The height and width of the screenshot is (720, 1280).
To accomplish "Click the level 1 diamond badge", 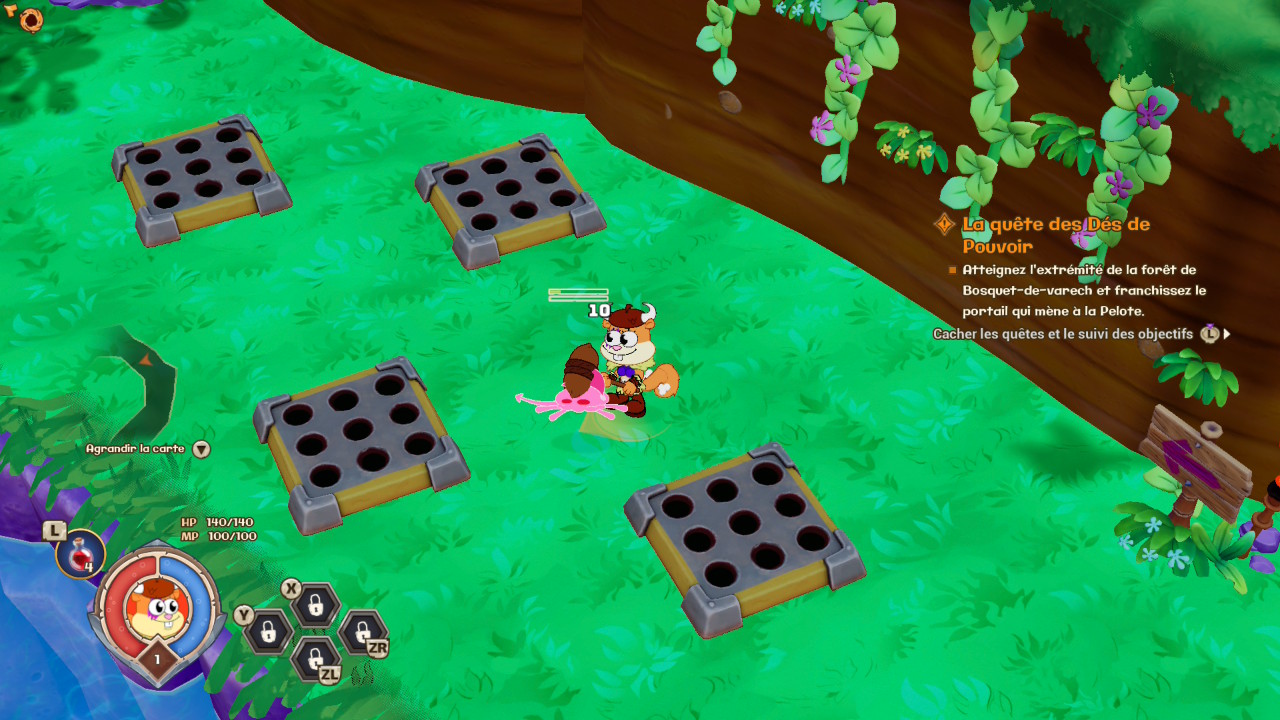I will tap(157, 659).
